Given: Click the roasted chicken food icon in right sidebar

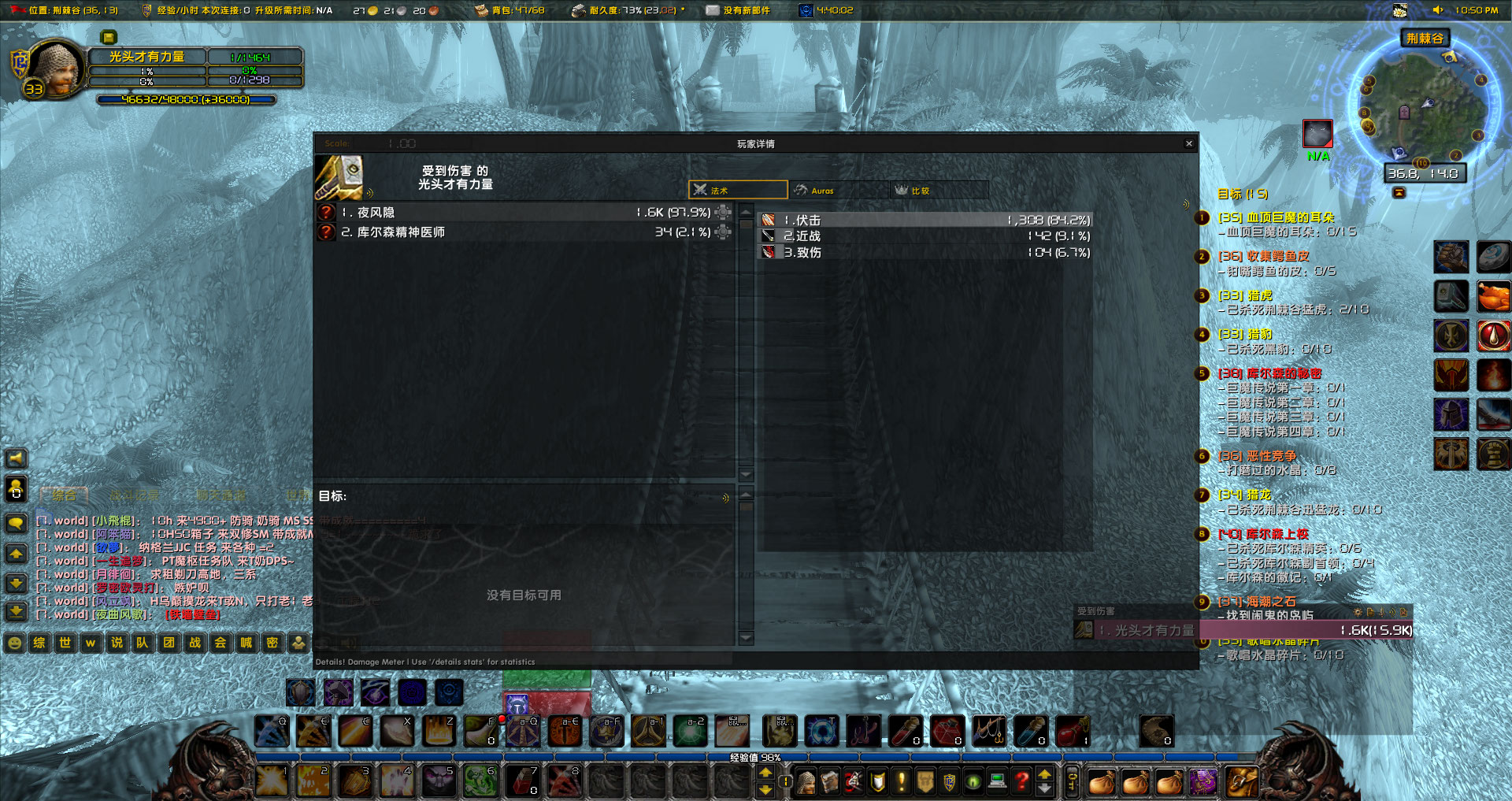Looking at the screenshot, I should click(x=1494, y=295).
